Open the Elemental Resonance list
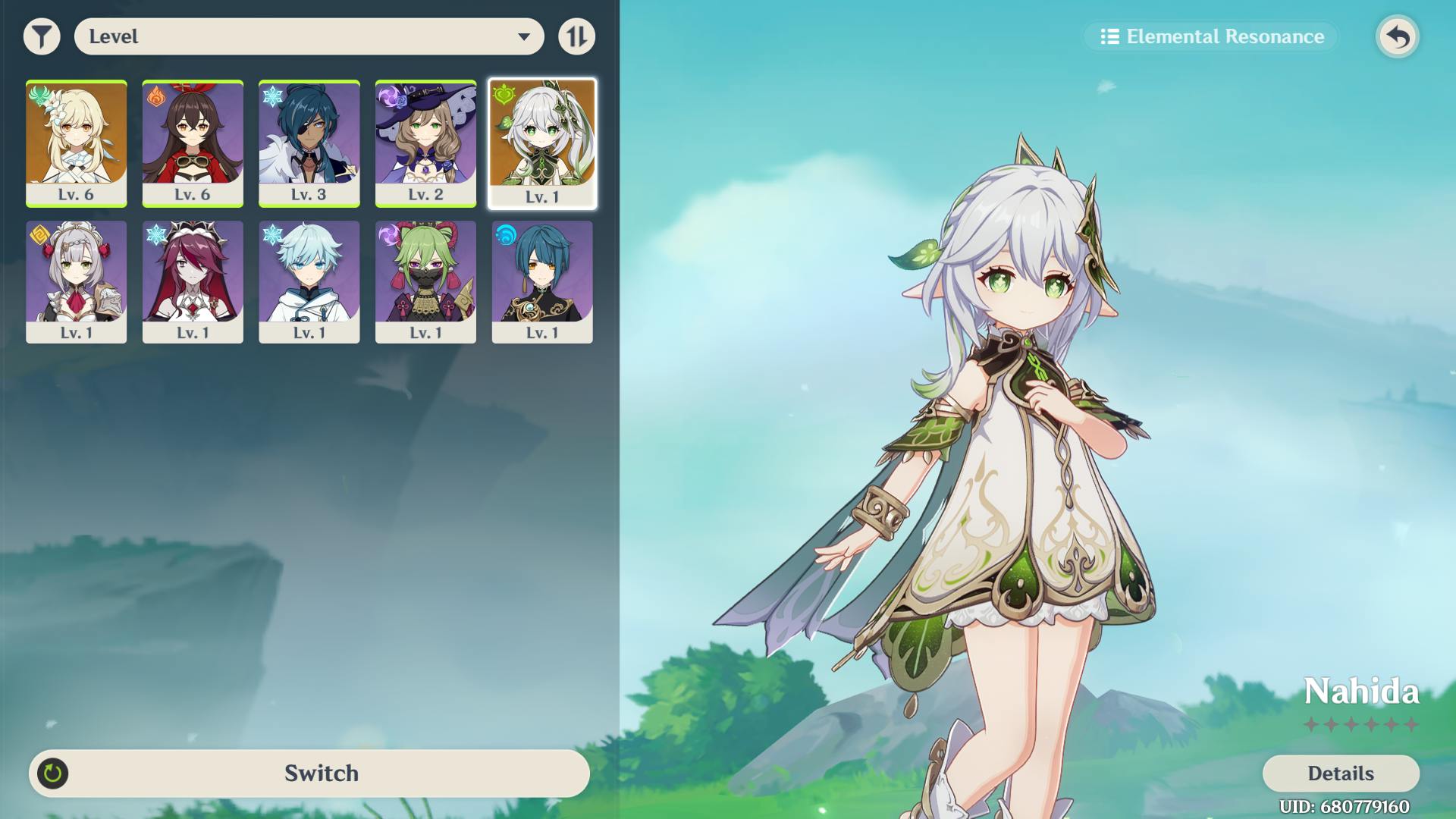Image resolution: width=1456 pixels, height=819 pixels. (1211, 36)
